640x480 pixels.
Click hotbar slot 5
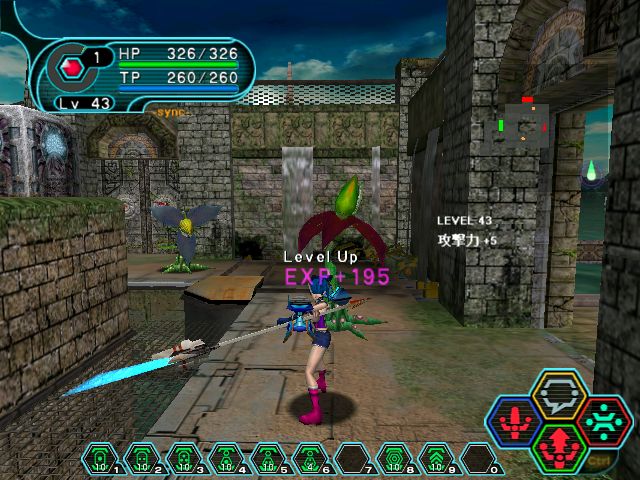click(268, 459)
